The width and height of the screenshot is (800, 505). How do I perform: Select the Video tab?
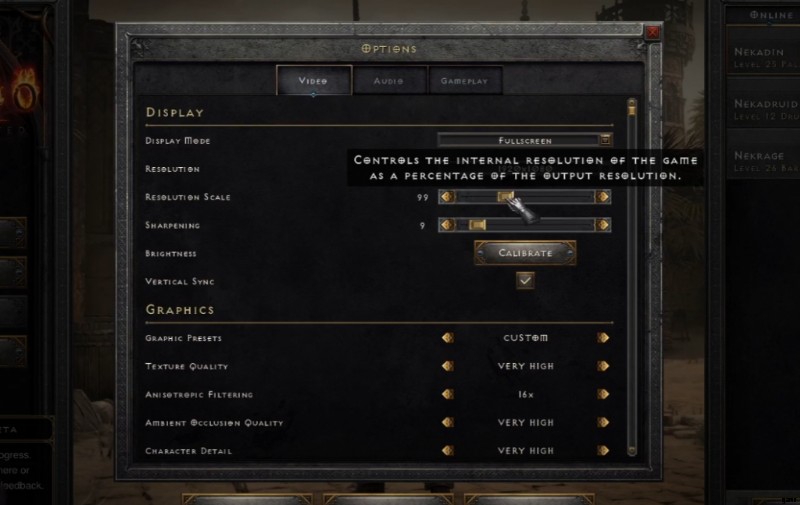tap(314, 80)
